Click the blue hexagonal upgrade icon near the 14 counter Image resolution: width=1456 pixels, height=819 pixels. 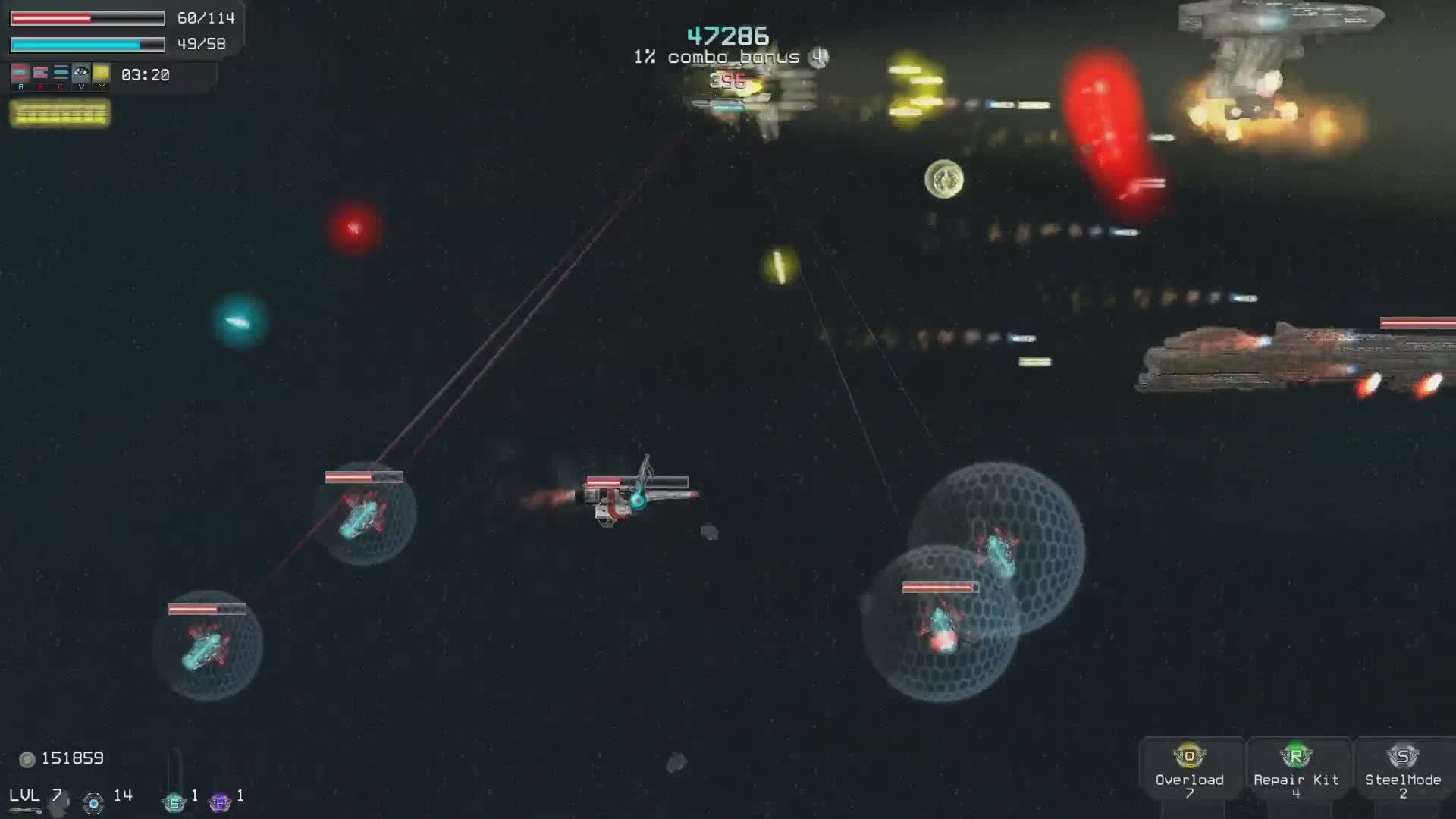(x=93, y=801)
